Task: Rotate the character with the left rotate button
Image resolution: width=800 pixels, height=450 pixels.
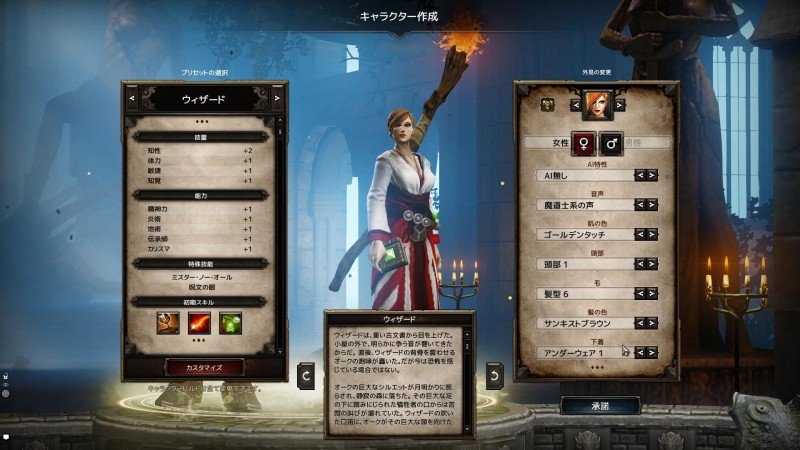Action: [307, 375]
